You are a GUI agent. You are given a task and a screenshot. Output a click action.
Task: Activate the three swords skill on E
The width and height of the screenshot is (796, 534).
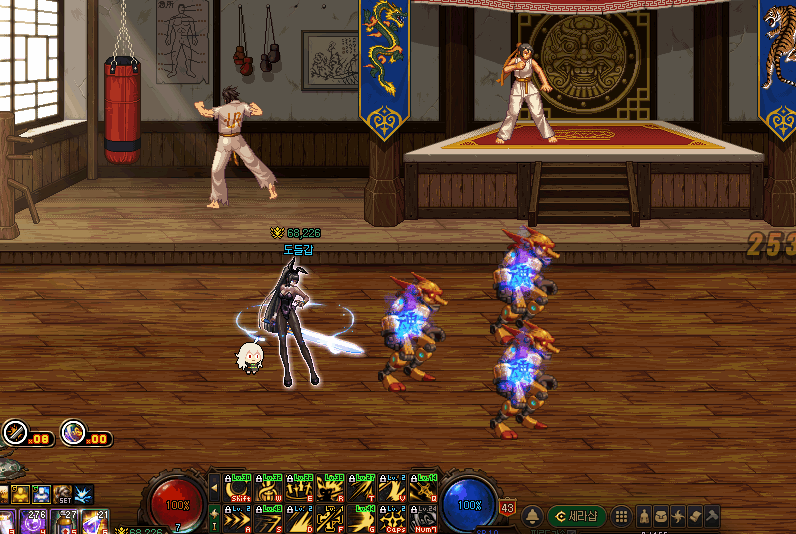point(300,488)
